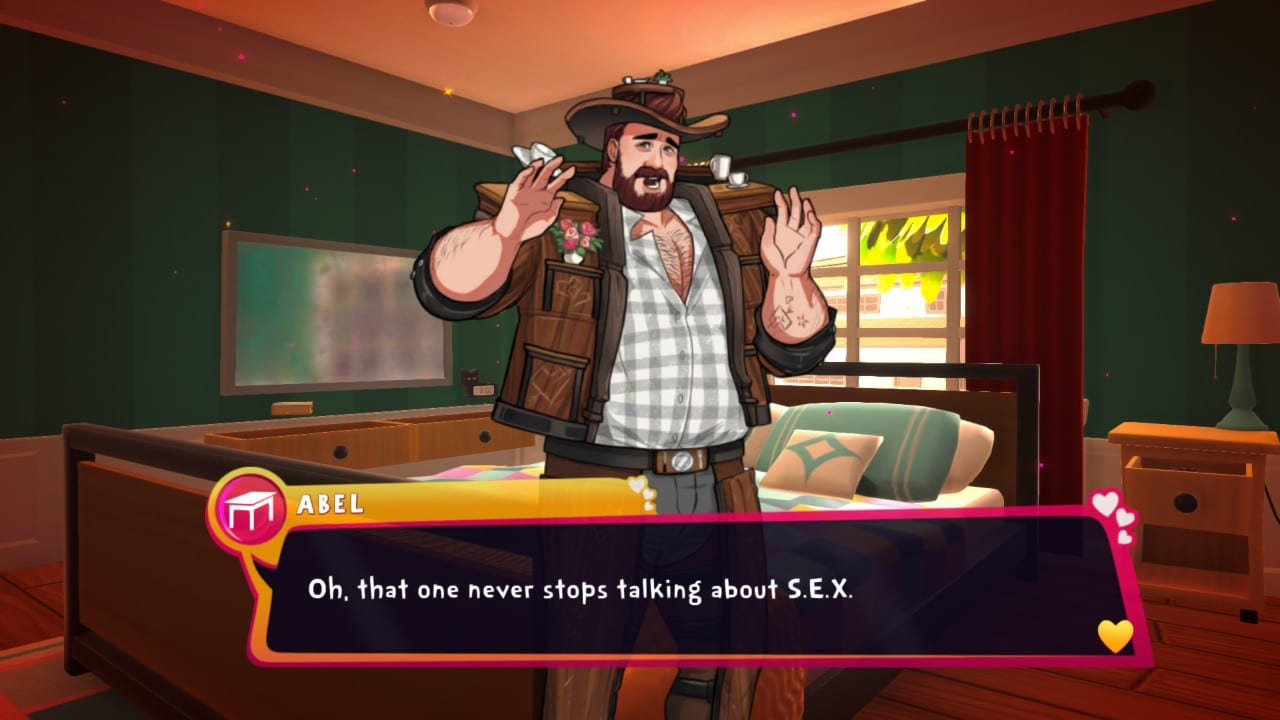Screen dimensions: 1280x720
Task: Select Abel's belt buckle
Action: click(x=683, y=462)
